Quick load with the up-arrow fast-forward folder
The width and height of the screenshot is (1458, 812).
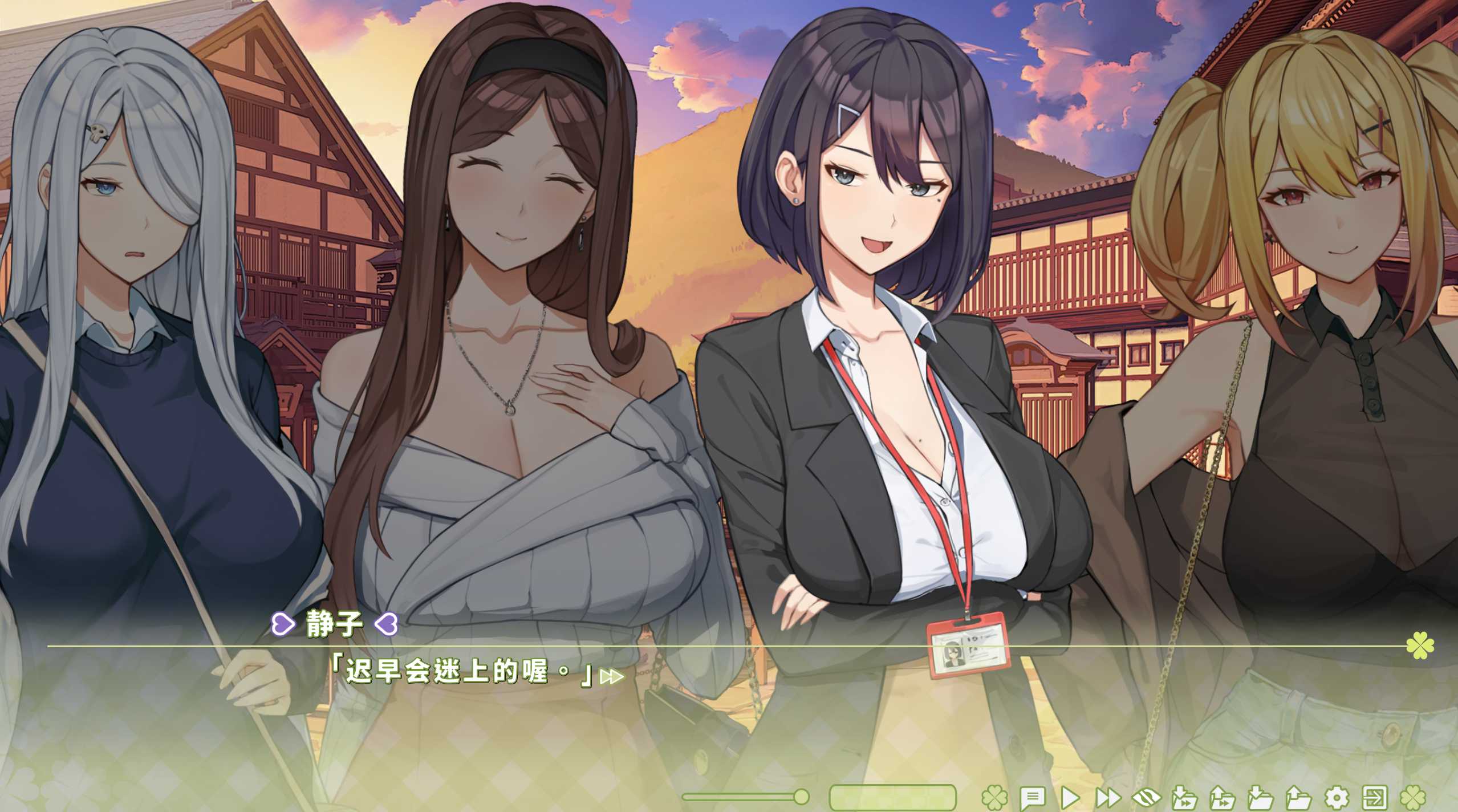pyautogui.click(x=1222, y=797)
